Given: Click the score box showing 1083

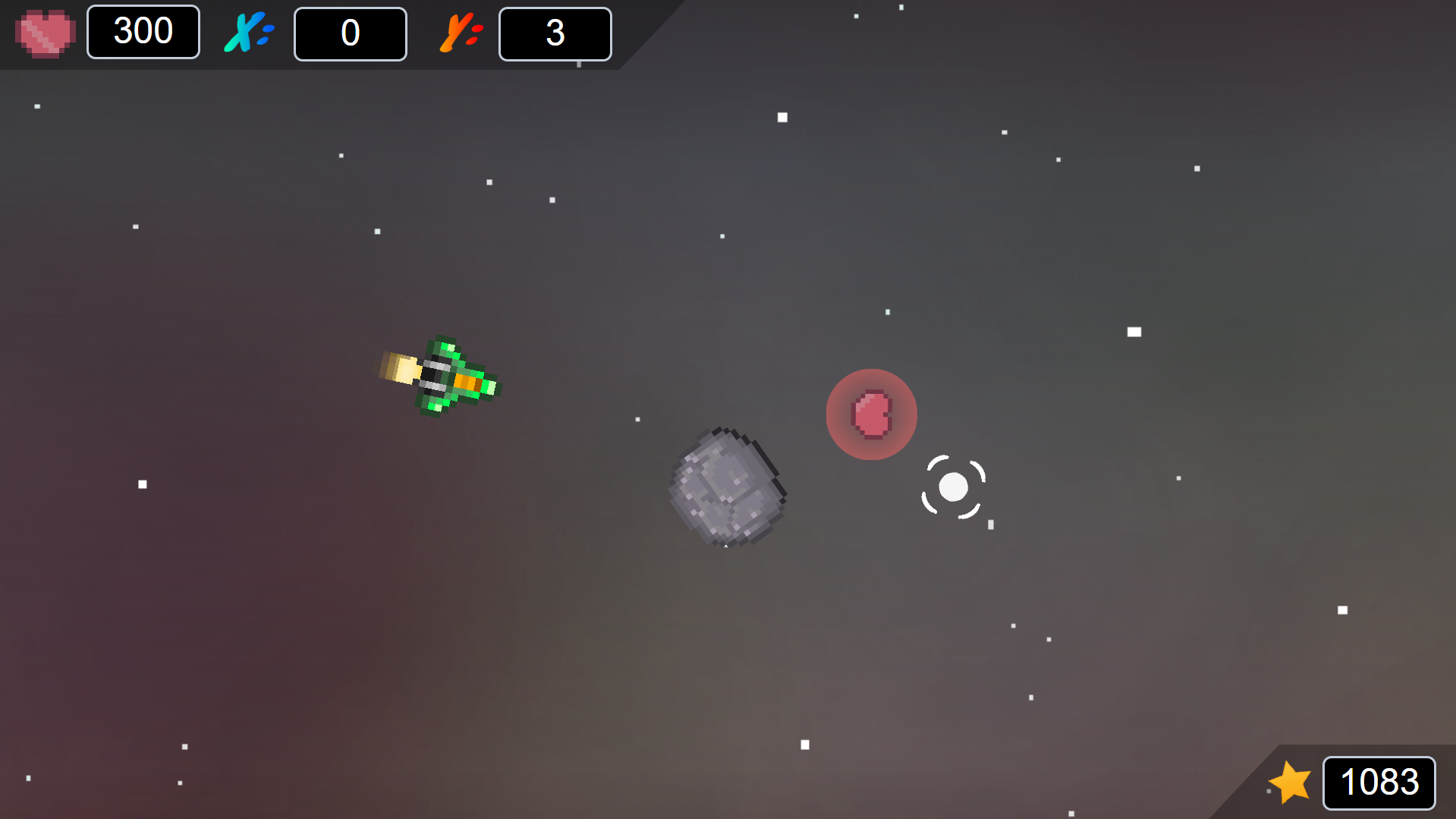Looking at the screenshot, I should 1379,783.
